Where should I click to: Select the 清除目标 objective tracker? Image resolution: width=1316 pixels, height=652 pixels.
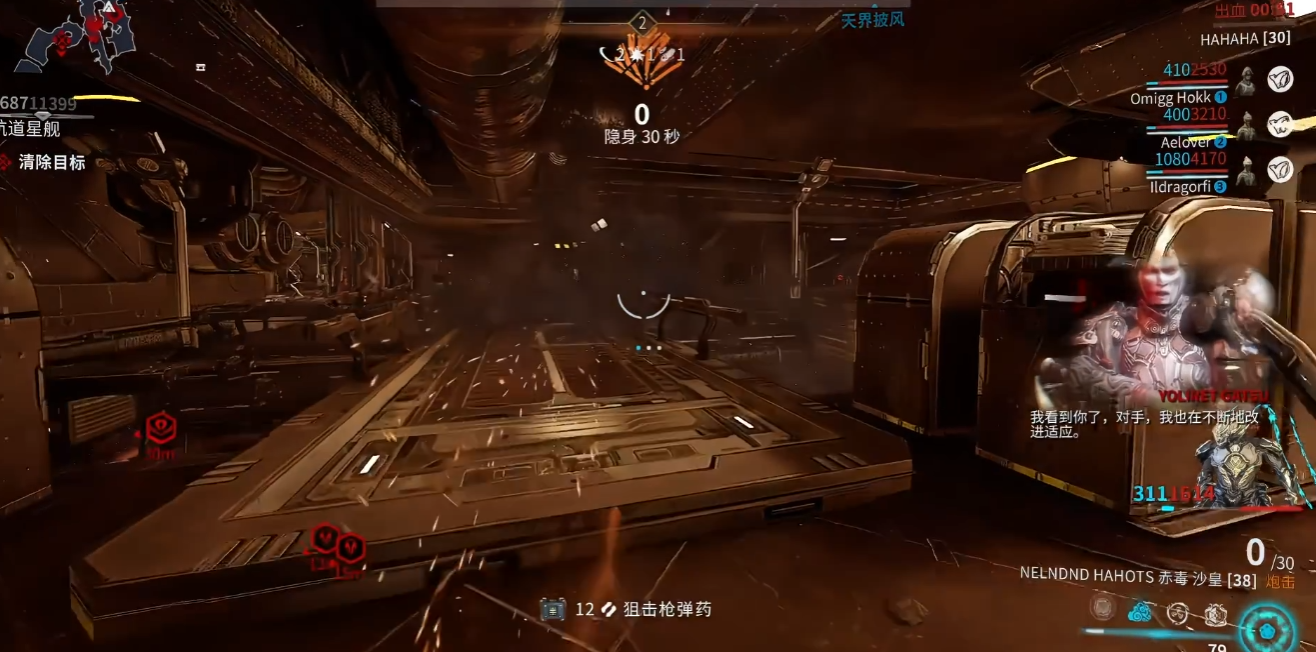coord(51,162)
